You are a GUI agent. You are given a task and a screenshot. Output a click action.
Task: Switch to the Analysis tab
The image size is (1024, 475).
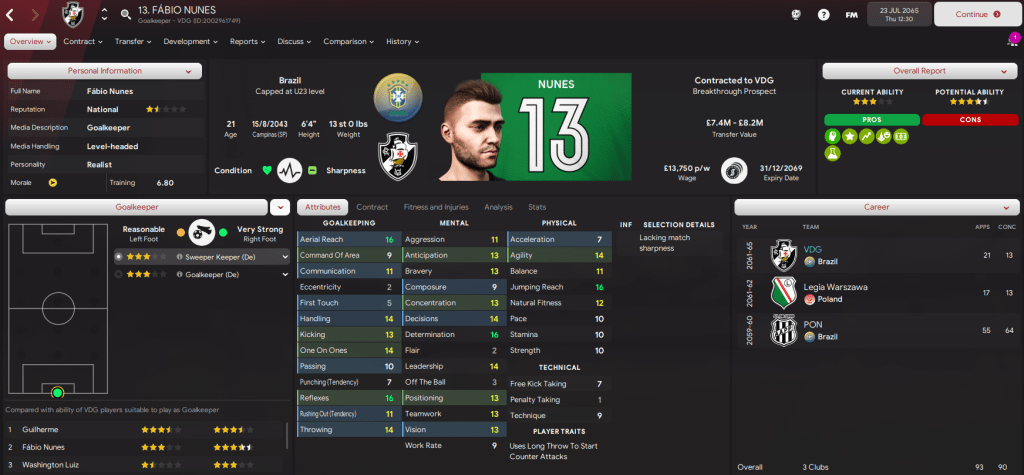pos(497,207)
